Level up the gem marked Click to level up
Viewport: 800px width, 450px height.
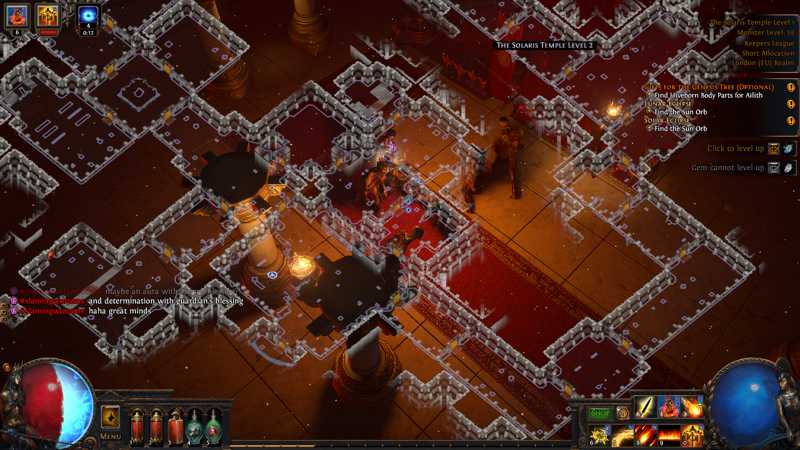[x=775, y=148]
